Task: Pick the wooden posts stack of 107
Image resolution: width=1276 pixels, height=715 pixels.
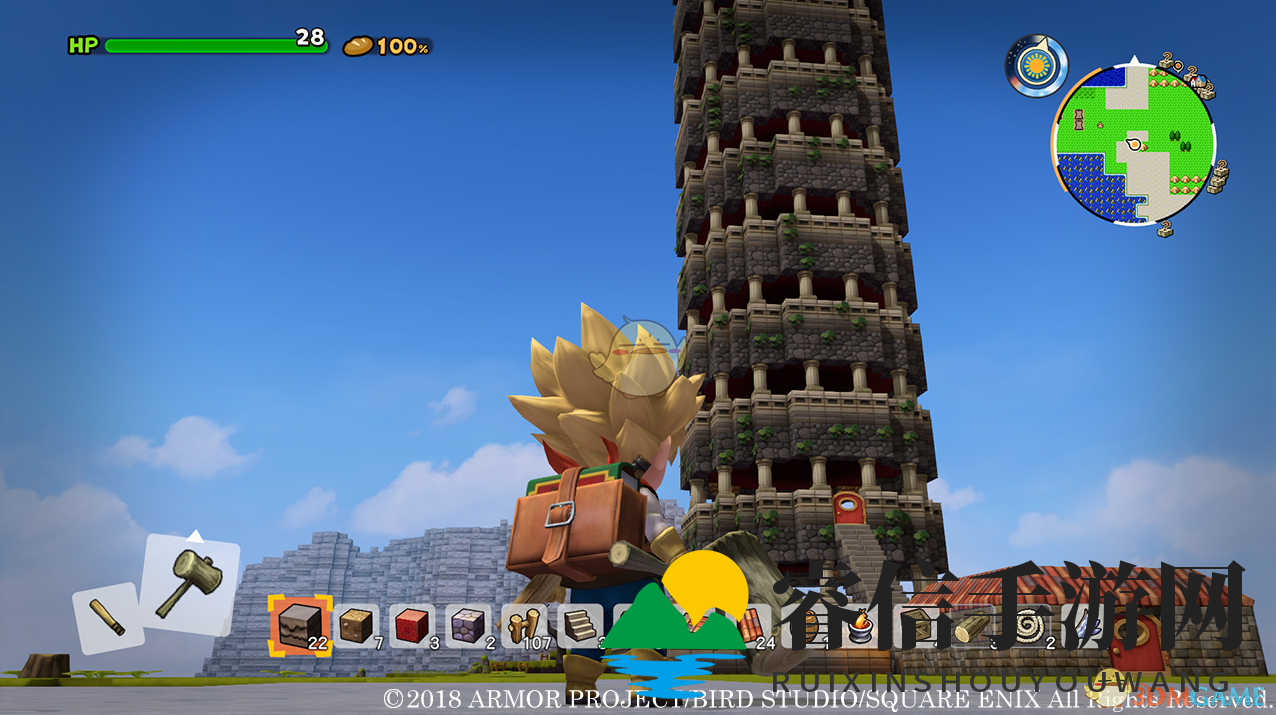Action: 524,626
